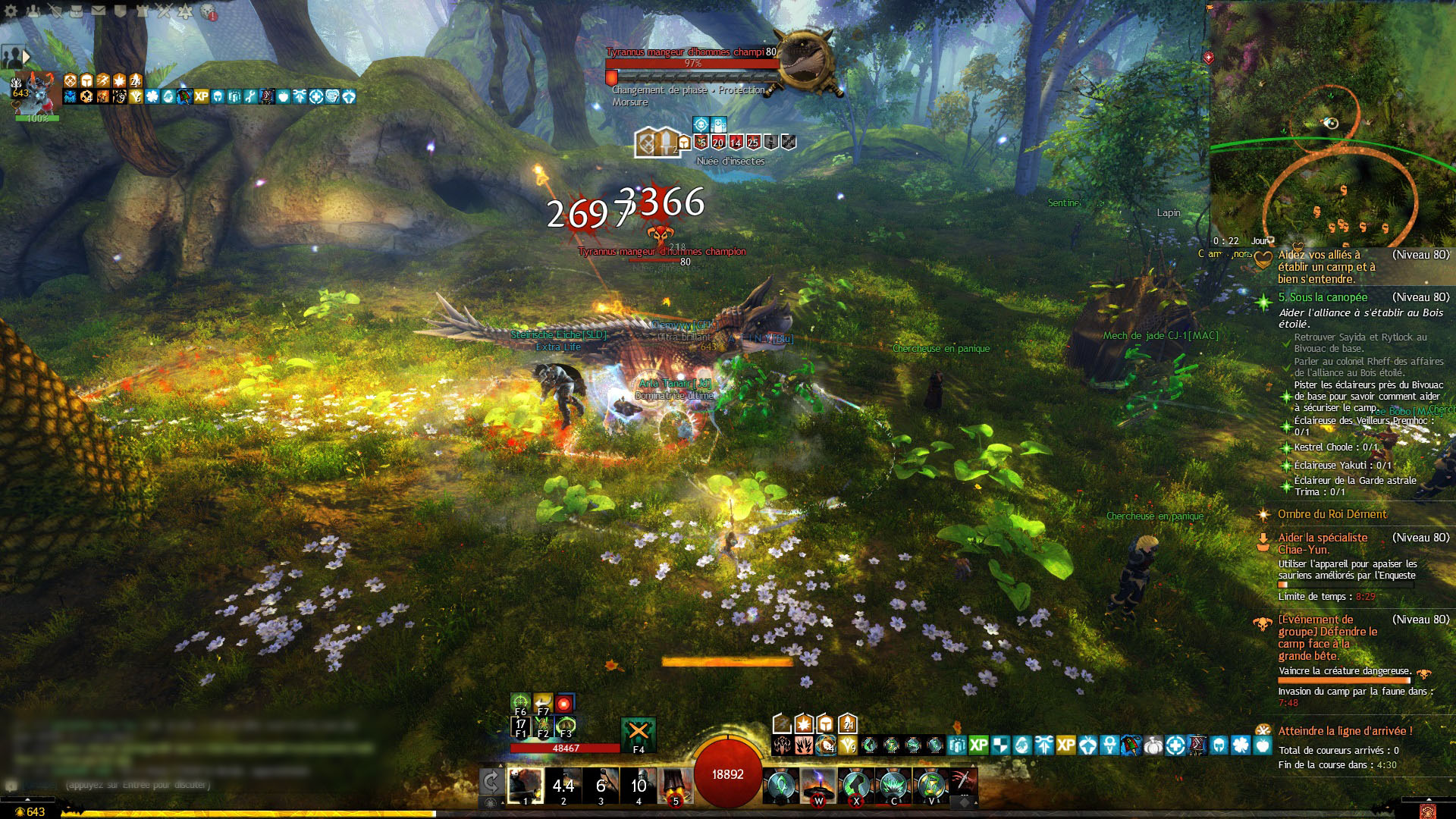Image resolution: width=1456 pixels, height=819 pixels.
Task: Open the Hero panel icon
Action: point(55,11)
